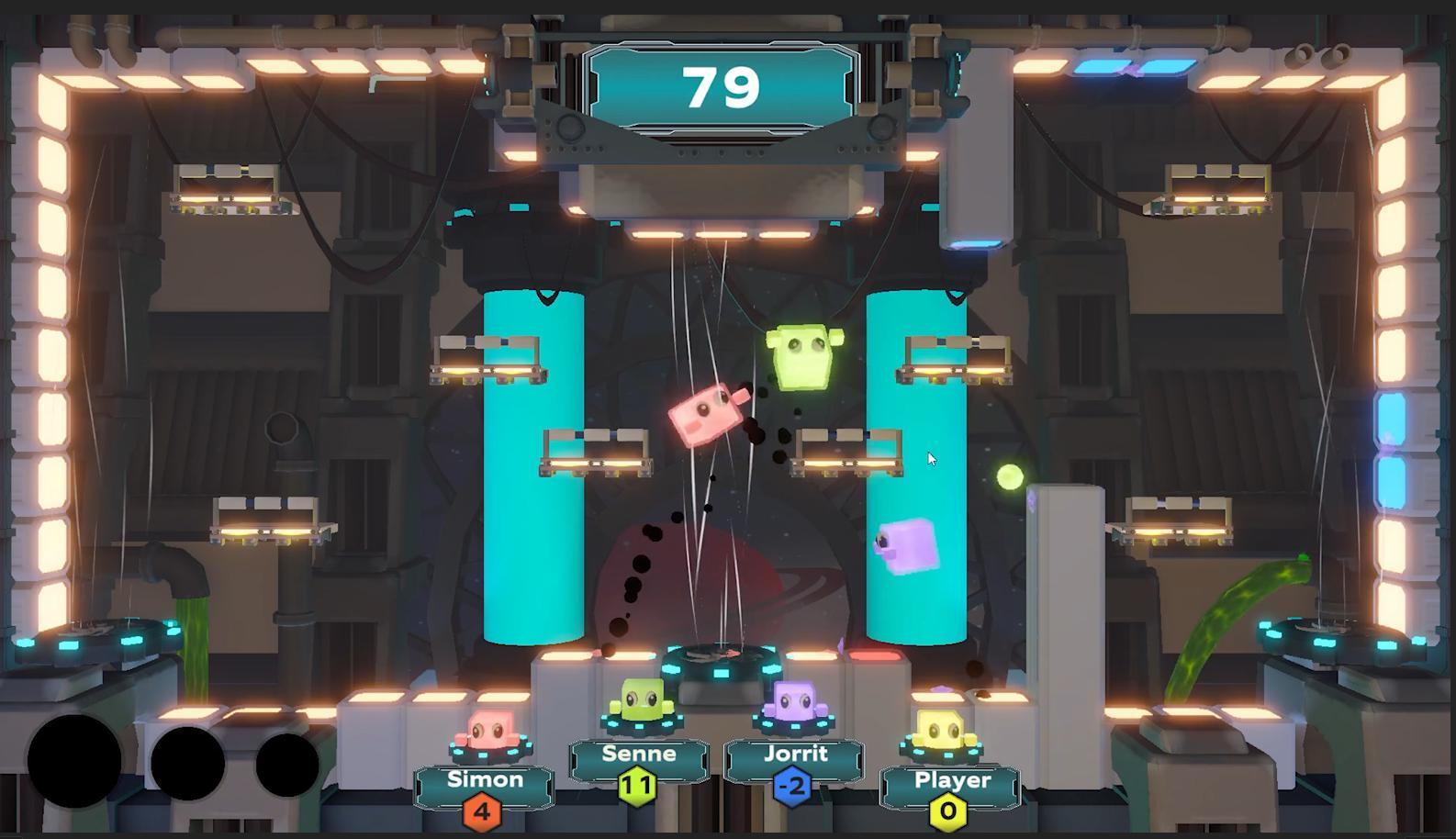Click the green cube character in the arena

[x=803, y=356]
